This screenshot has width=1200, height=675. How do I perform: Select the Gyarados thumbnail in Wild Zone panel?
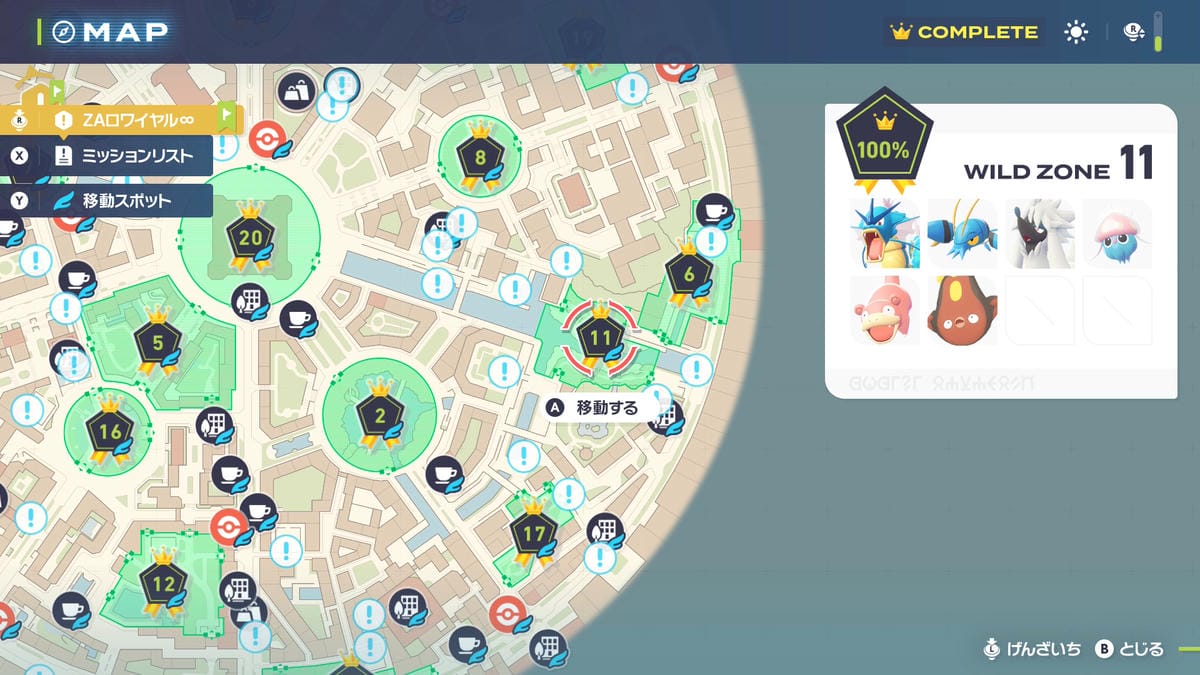point(884,234)
